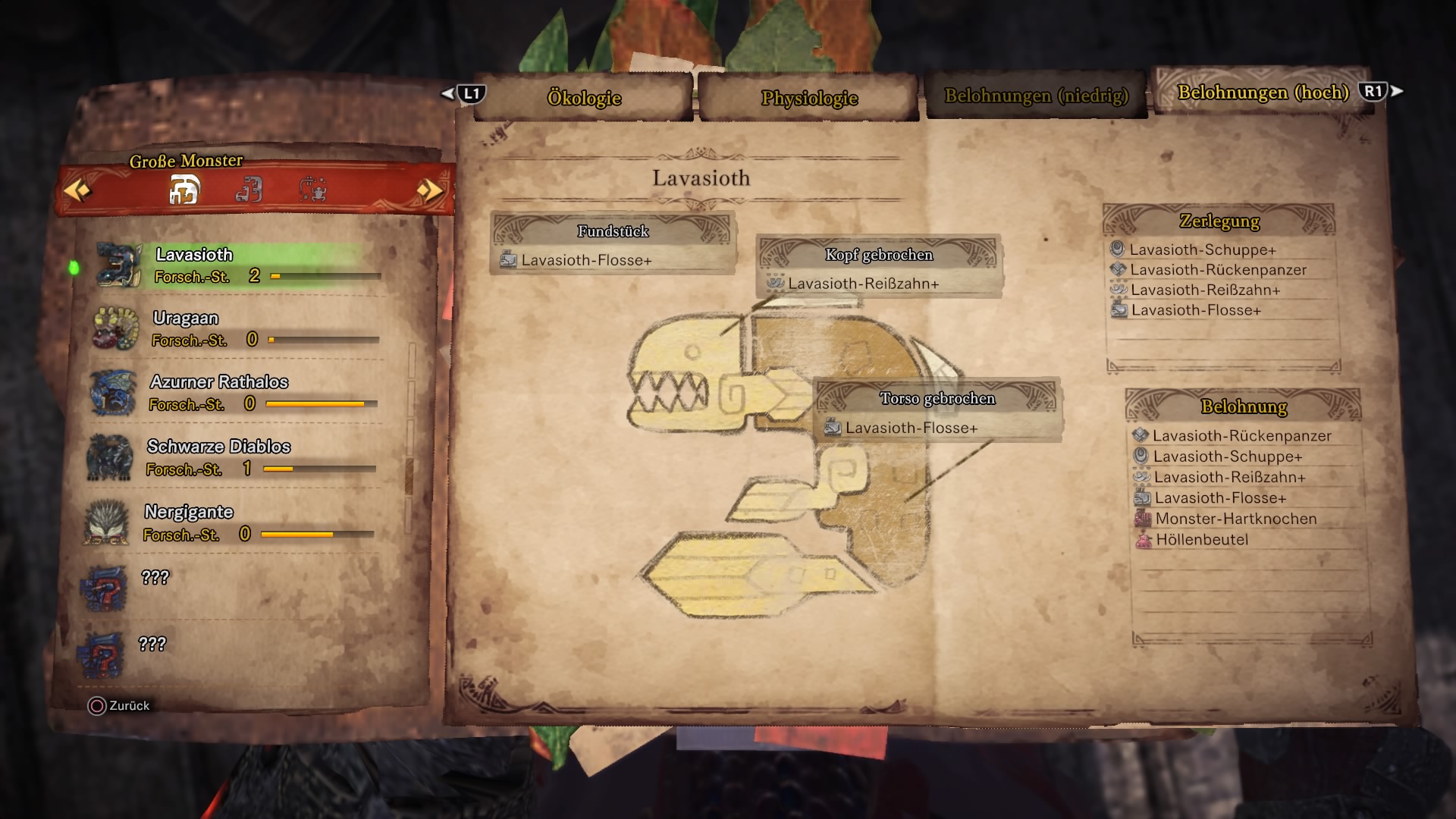
Task: Click the right arrow in the Große Monster header
Action: click(429, 190)
